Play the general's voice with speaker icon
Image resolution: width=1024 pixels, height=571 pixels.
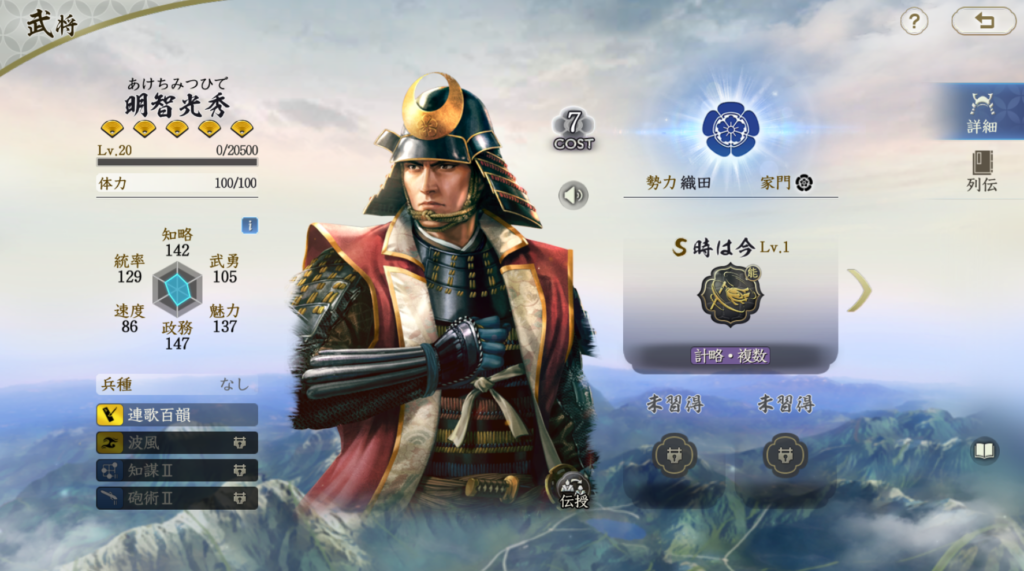coord(574,194)
